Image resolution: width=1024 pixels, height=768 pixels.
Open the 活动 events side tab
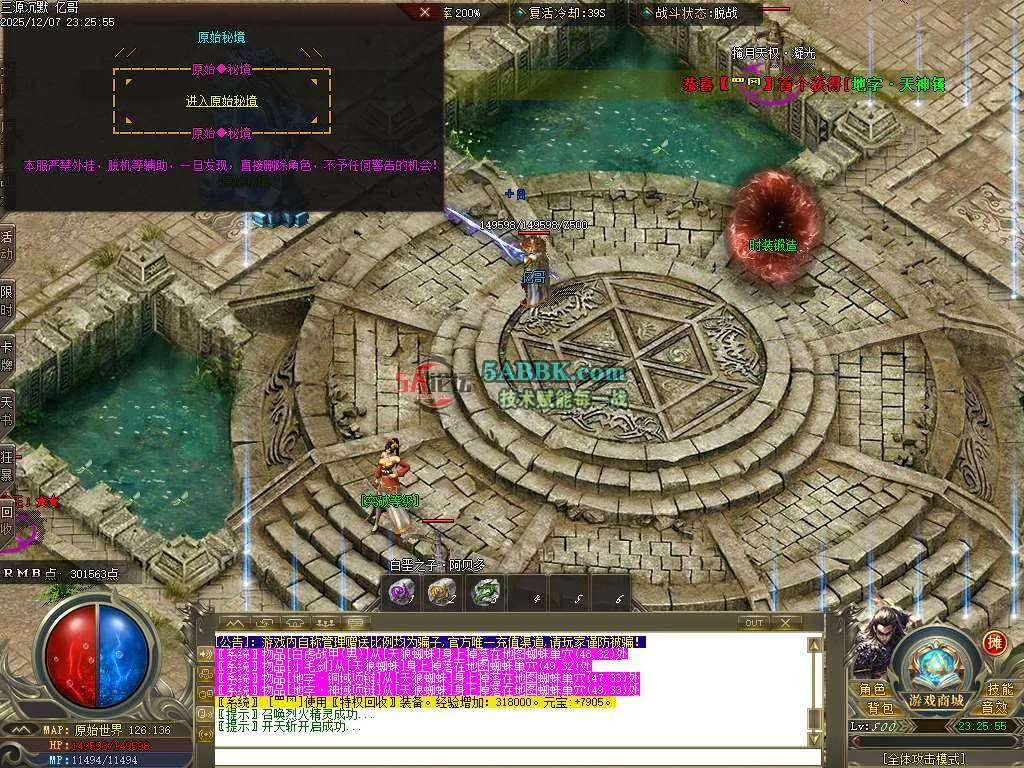click(x=7, y=246)
